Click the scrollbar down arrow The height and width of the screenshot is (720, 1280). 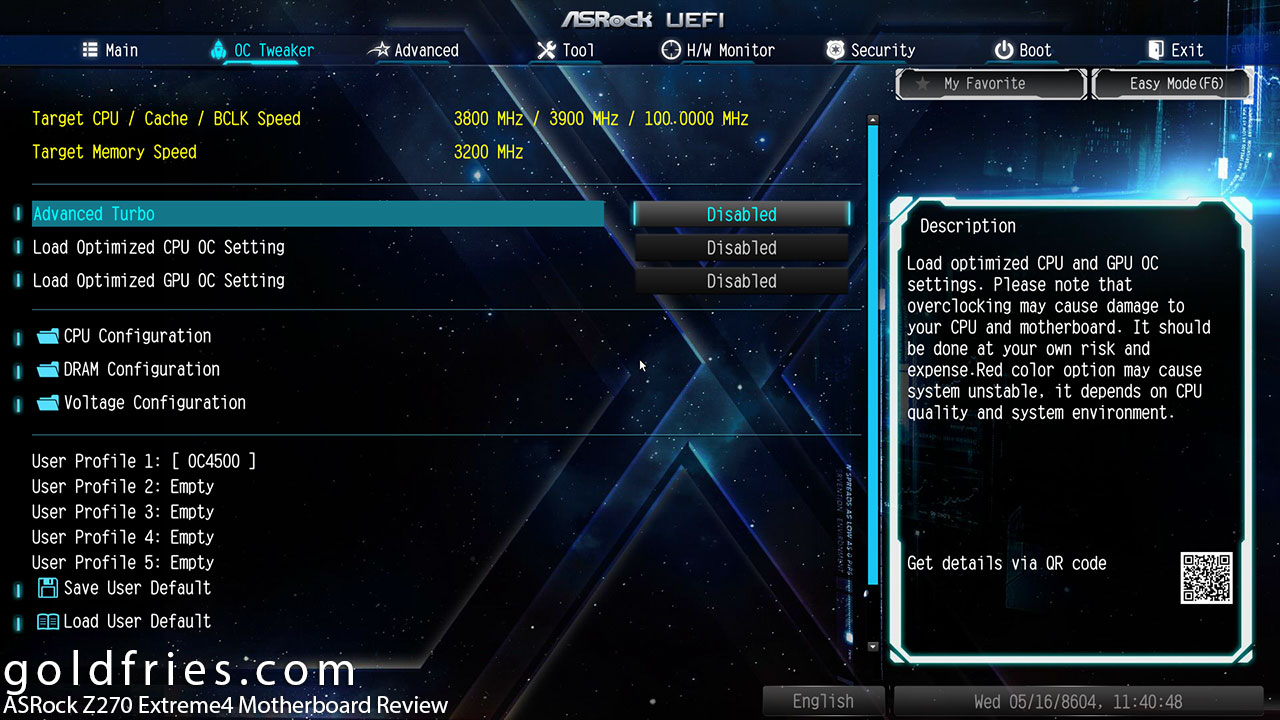pyautogui.click(x=873, y=647)
